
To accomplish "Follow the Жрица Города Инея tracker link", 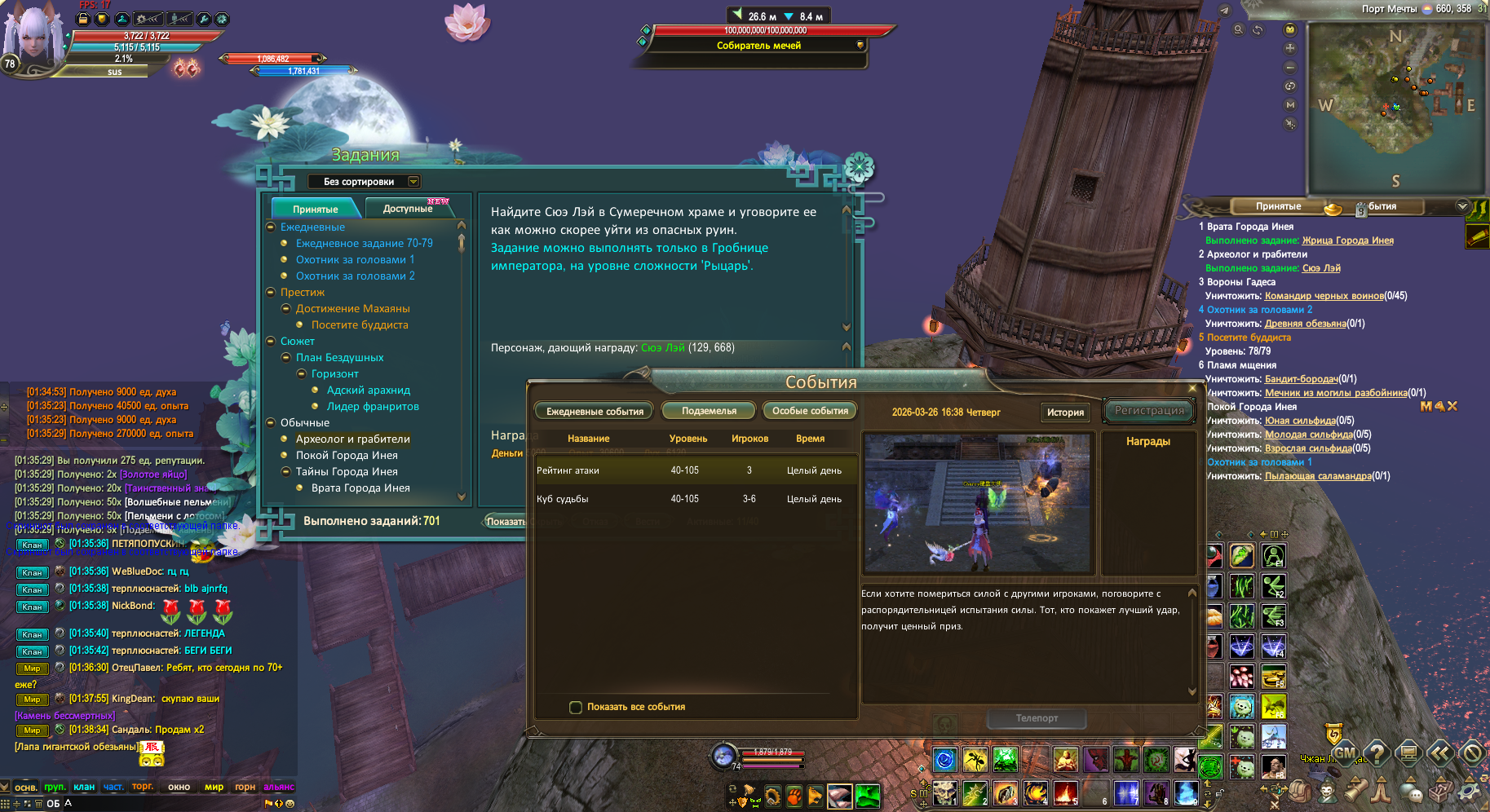I will tap(1347, 241).
